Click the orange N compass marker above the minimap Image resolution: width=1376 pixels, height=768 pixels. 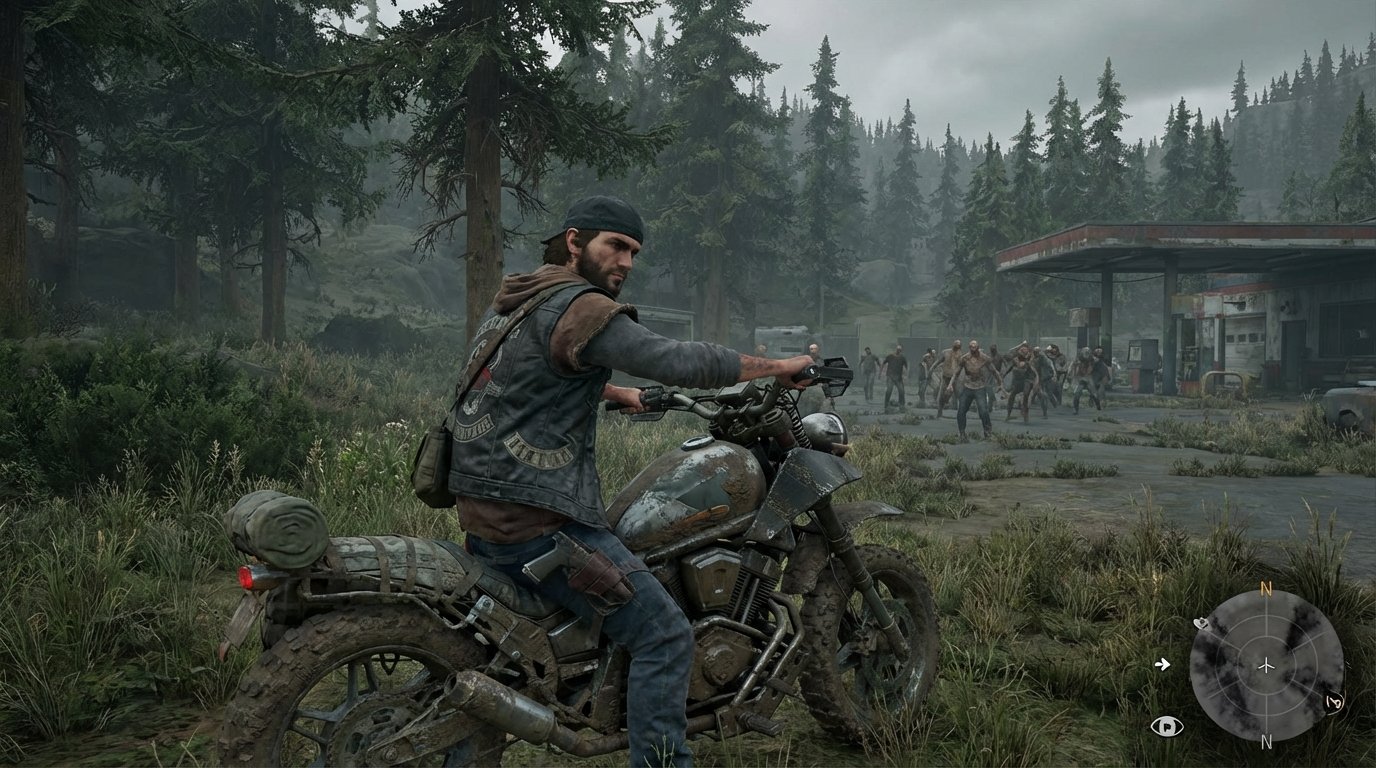pyautogui.click(x=1264, y=587)
